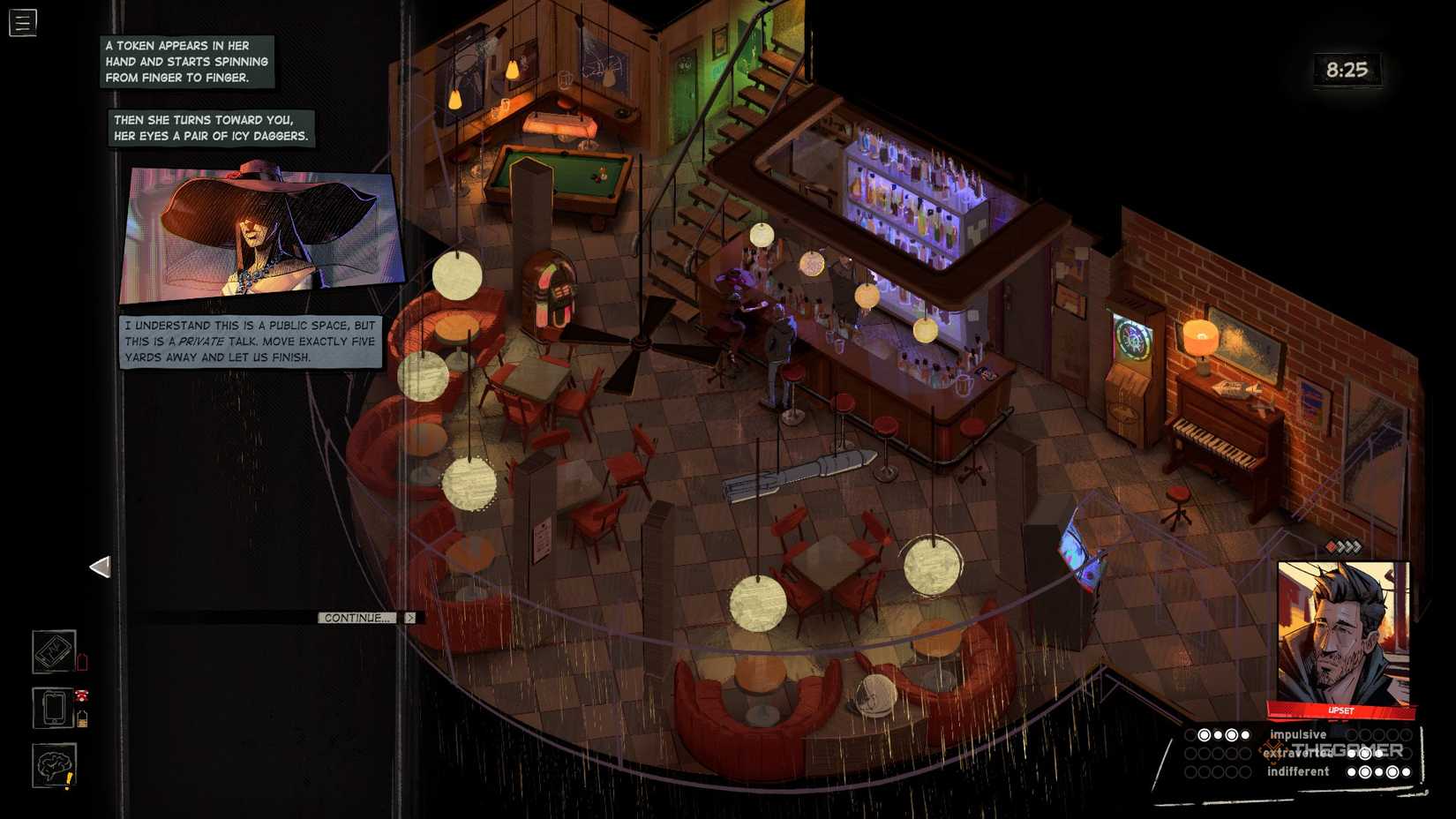1456x819 pixels.
Task: Click the 8:25 clock display
Action: 1347,71
